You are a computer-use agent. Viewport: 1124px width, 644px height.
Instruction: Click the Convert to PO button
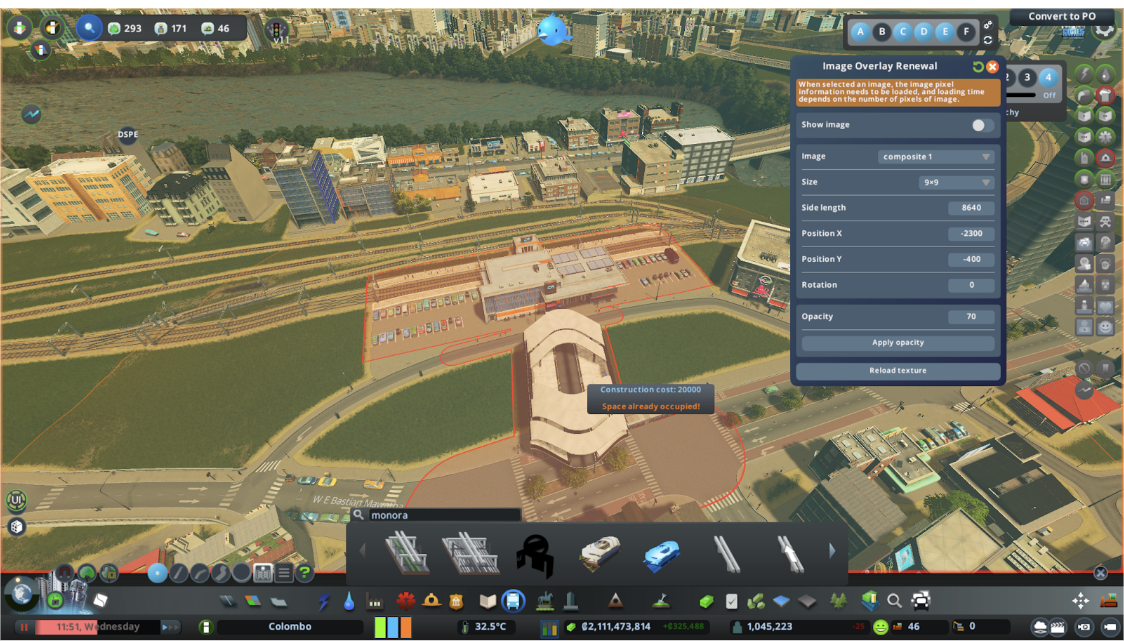(1061, 16)
